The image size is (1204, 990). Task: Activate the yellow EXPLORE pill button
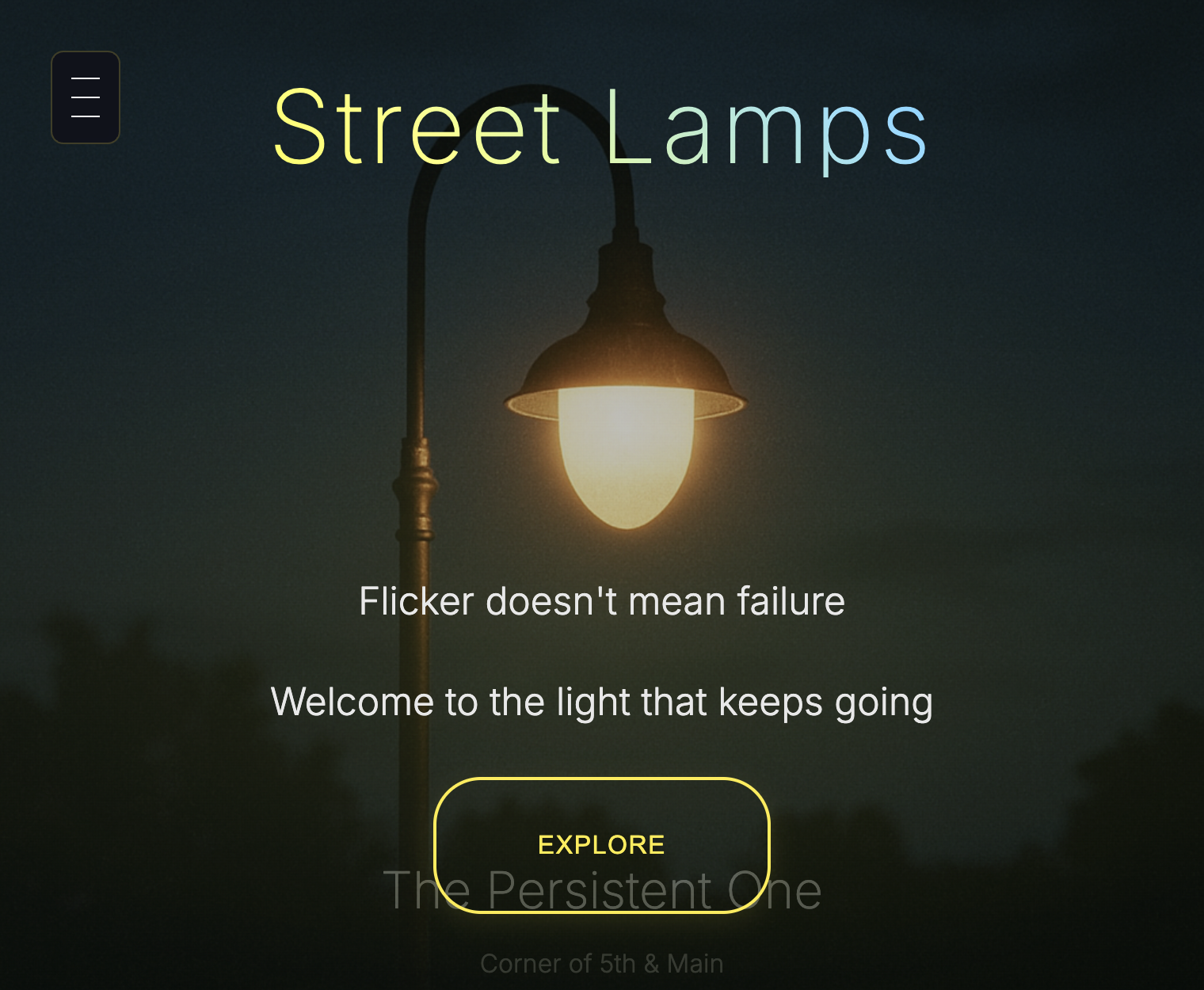click(x=601, y=844)
